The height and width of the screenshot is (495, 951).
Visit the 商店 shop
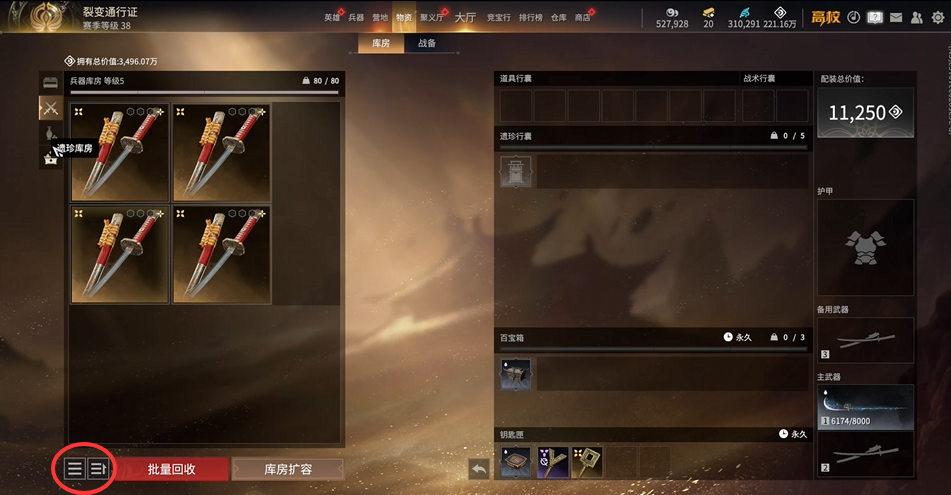tap(584, 18)
